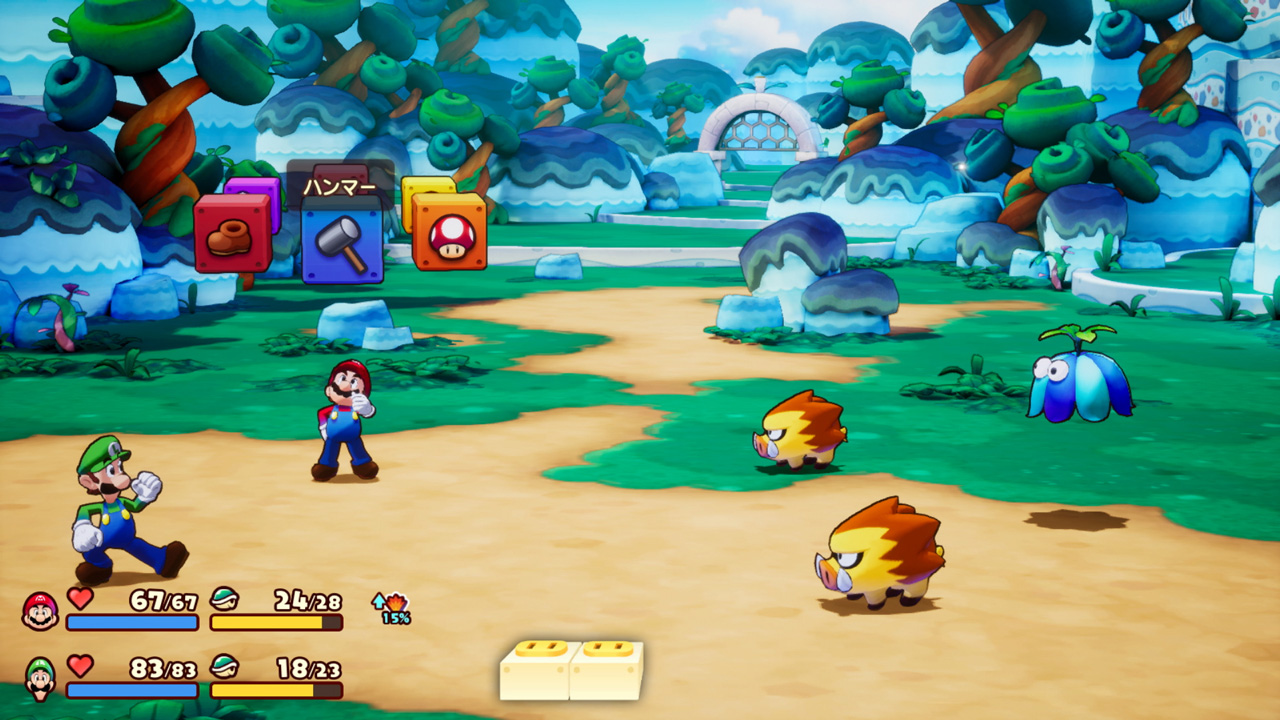This screenshot has width=1280, height=720.
Task: Open the orange mushroom Item block
Action: [x=450, y=233]
